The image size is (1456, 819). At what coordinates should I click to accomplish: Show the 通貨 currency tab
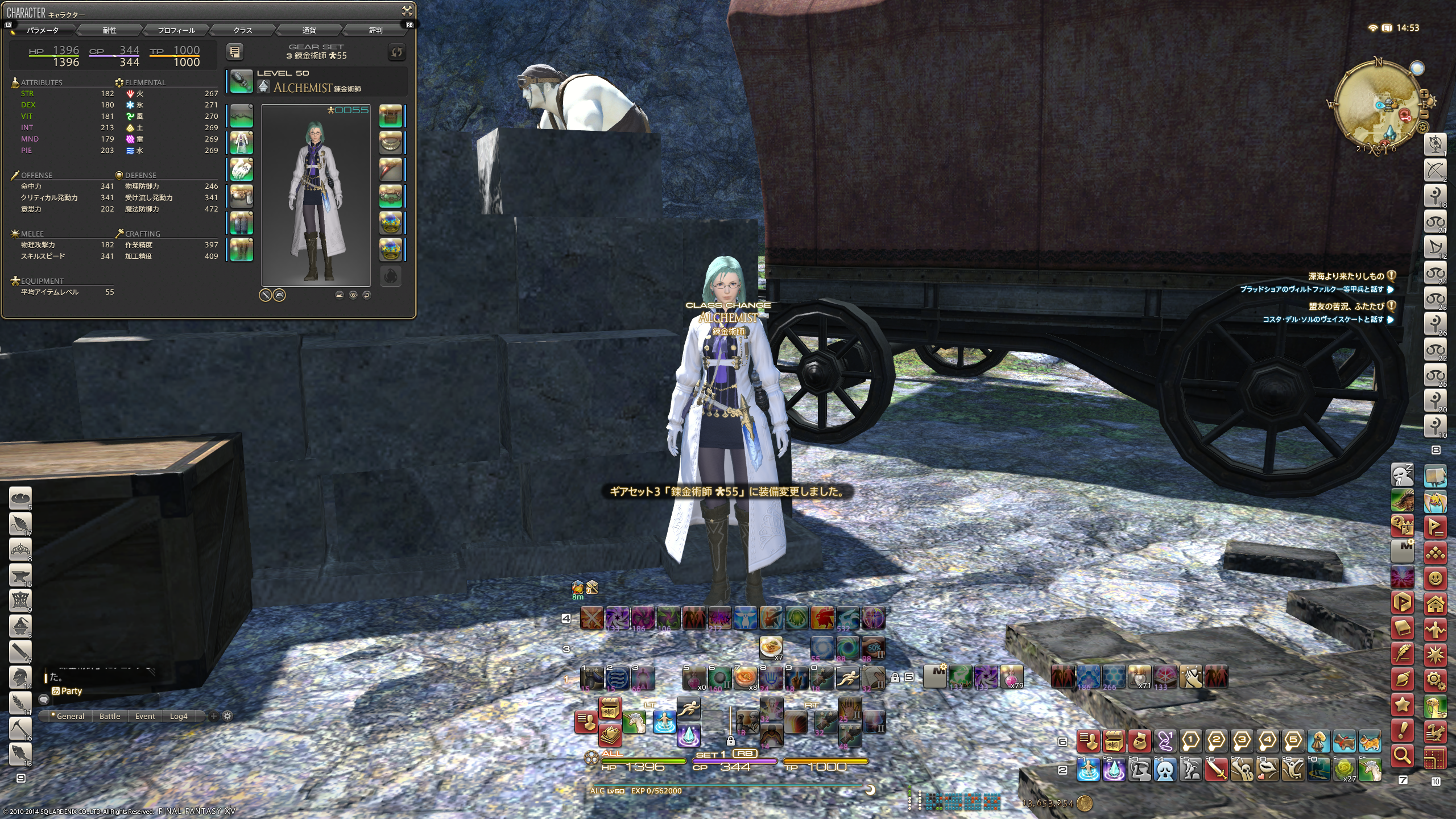[309, 30]
